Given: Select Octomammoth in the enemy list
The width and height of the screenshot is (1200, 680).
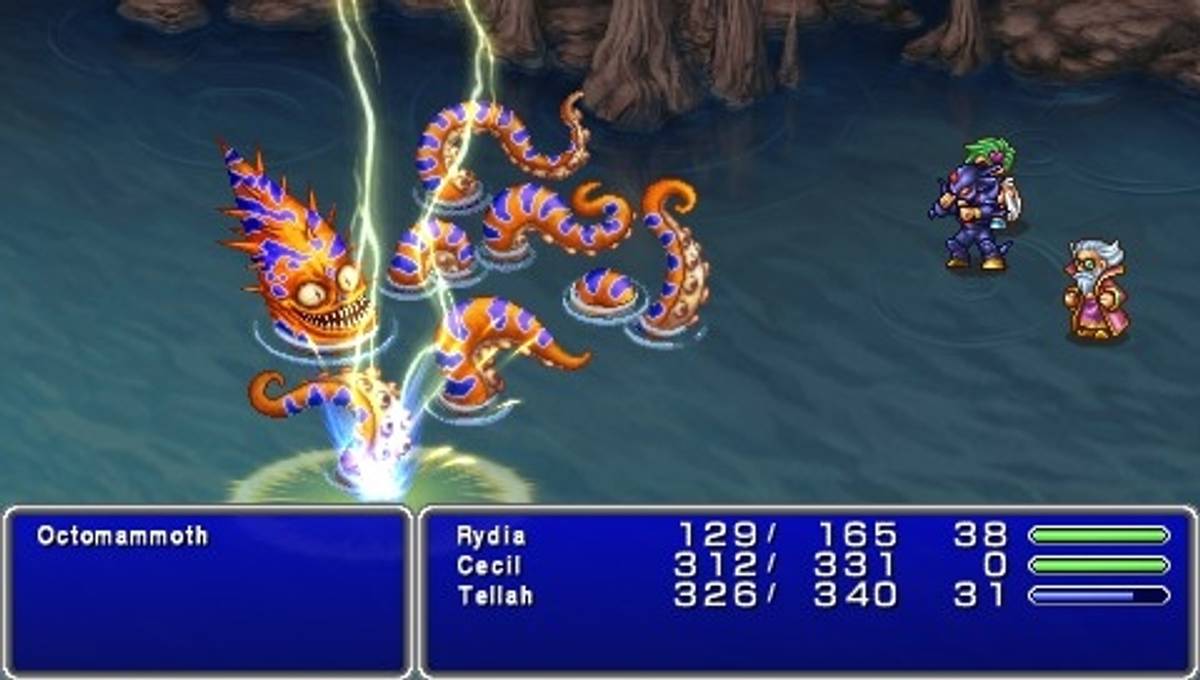Looking at the screenshot, I should coord(122,536).
